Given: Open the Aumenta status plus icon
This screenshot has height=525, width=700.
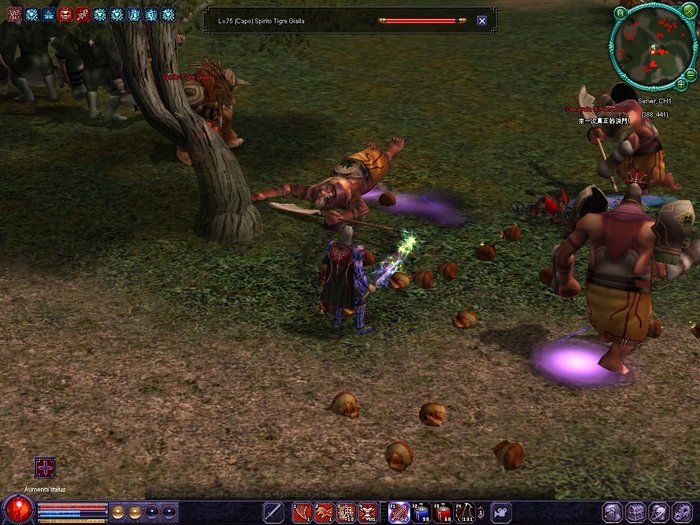Looking at the screenshot, I should (45, 467).
